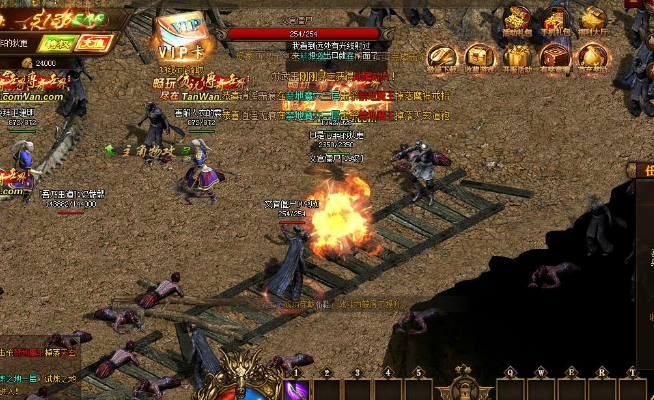
Task: Open the 首充 first recharge money bag
Action: point(593,57)
